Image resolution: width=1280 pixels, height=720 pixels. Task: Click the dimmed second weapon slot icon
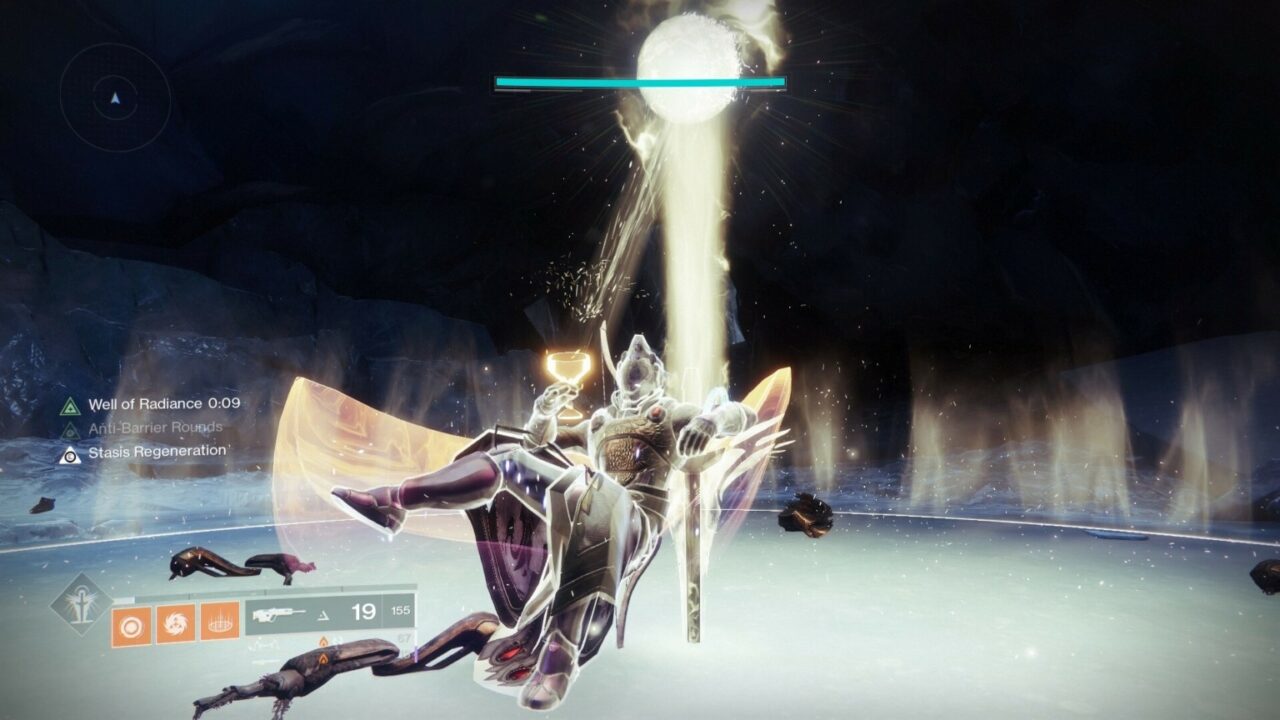tap(266, 646)
